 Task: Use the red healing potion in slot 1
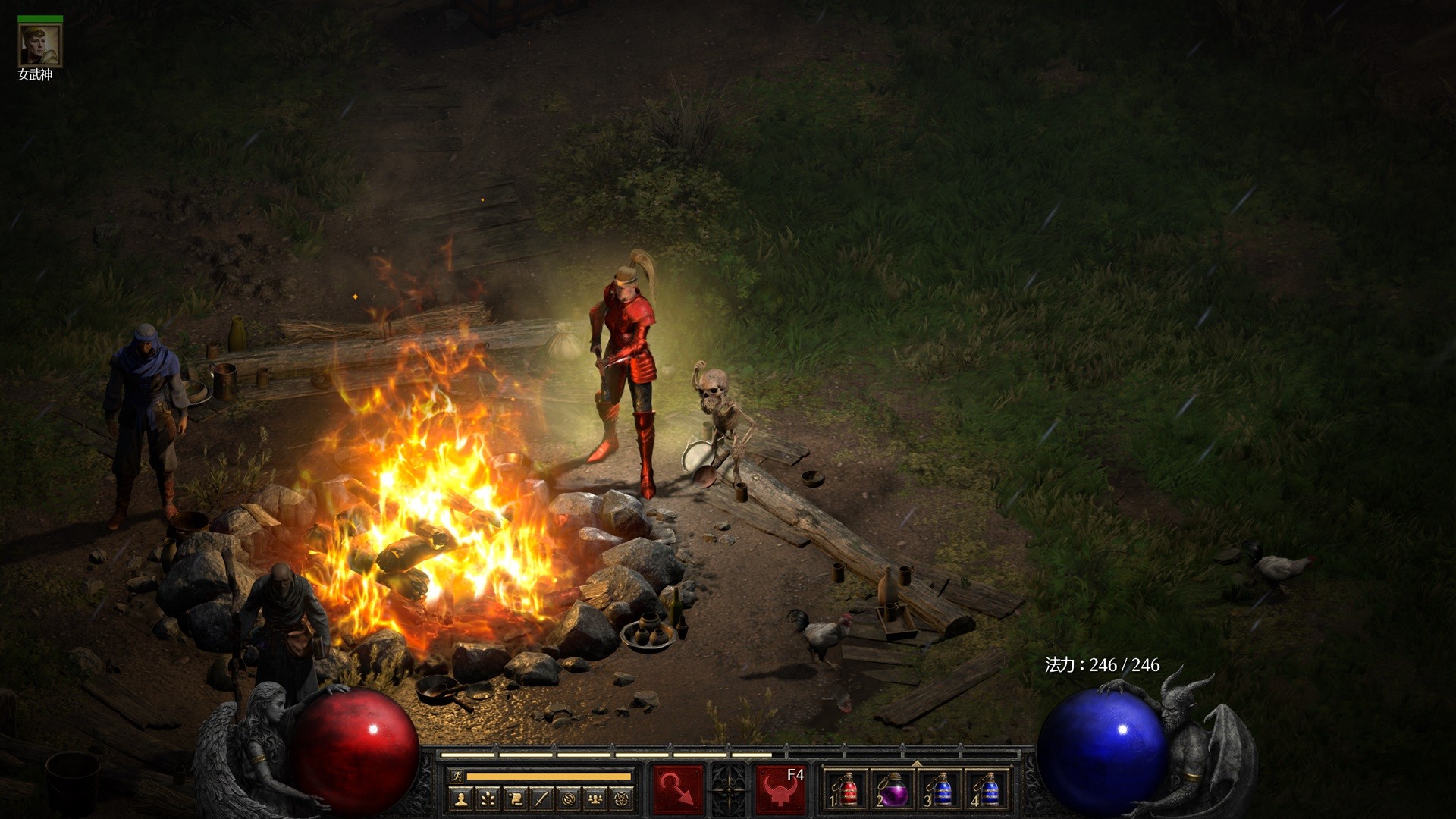point(846,790)
